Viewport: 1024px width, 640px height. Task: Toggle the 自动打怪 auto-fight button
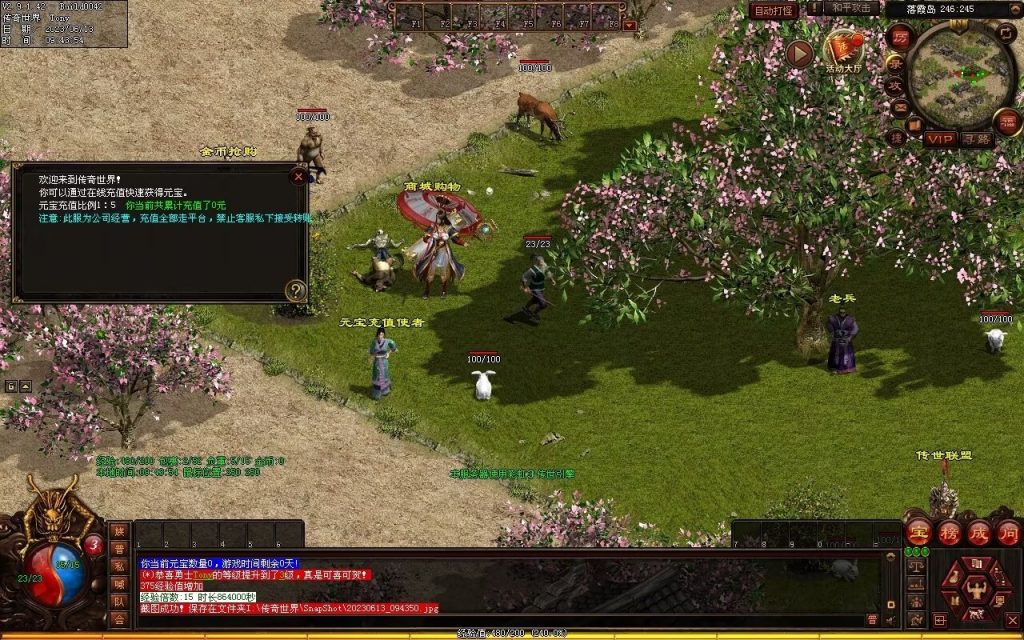[775, 10]
